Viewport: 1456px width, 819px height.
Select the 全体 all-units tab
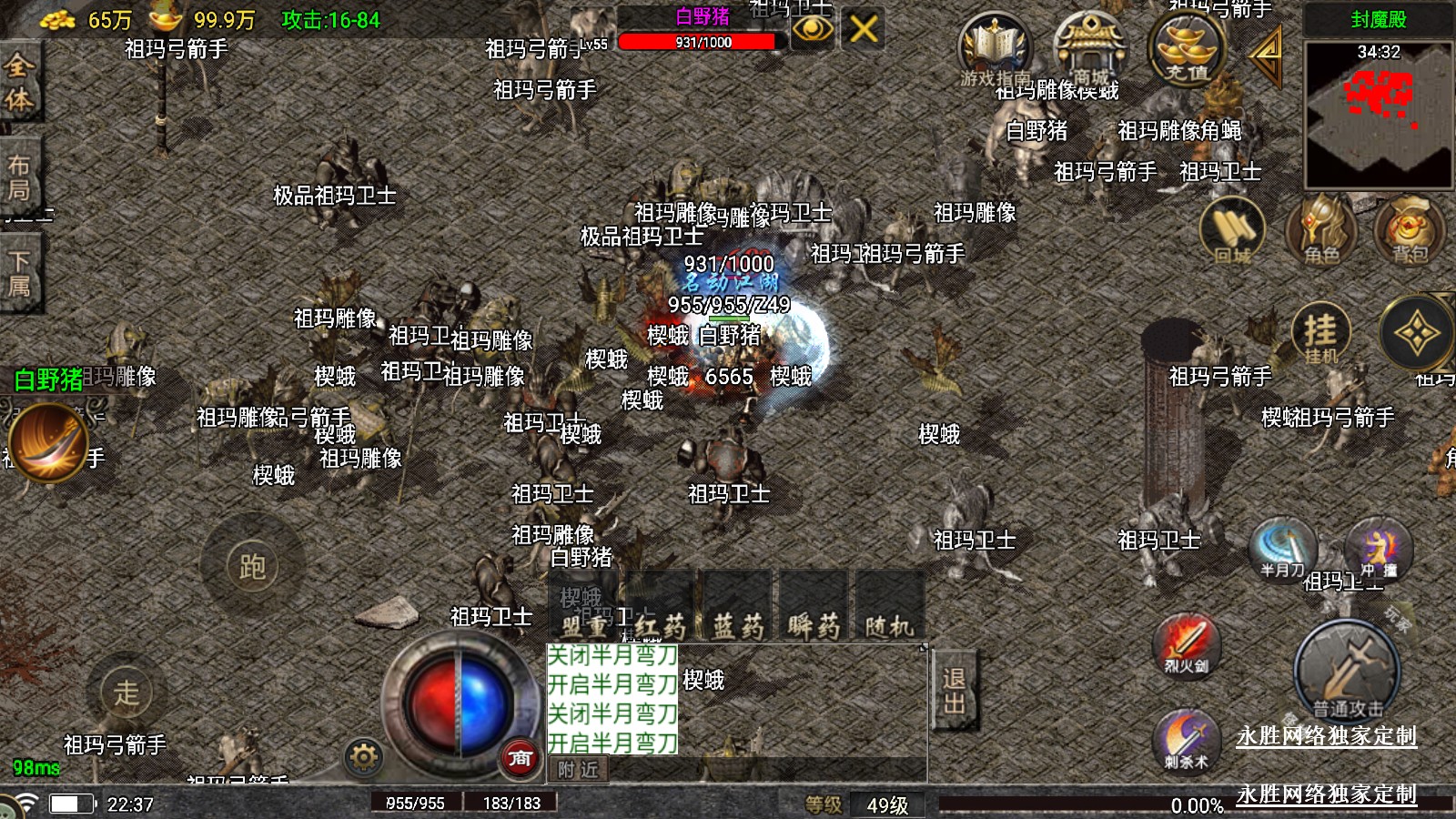[x=19, y=82]
